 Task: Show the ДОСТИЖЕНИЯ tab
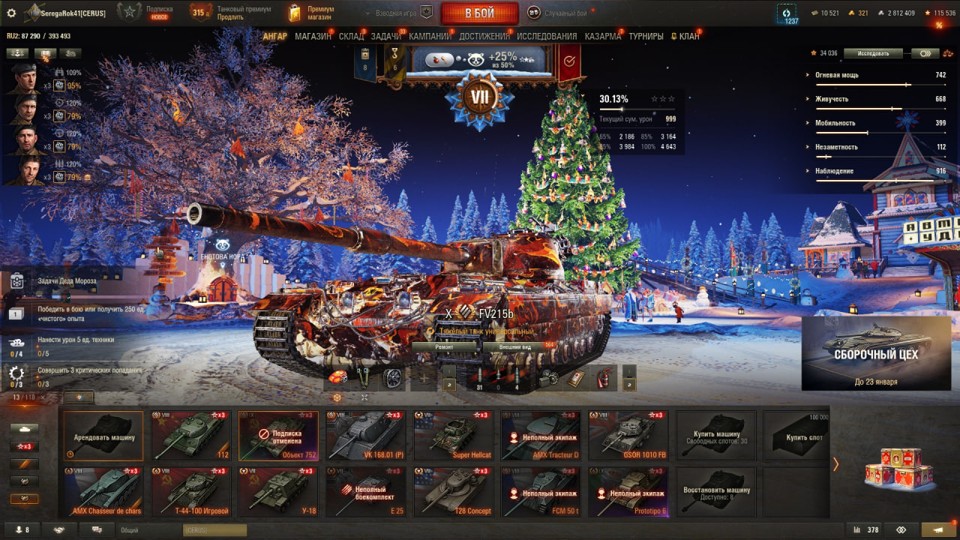point(484,36)
